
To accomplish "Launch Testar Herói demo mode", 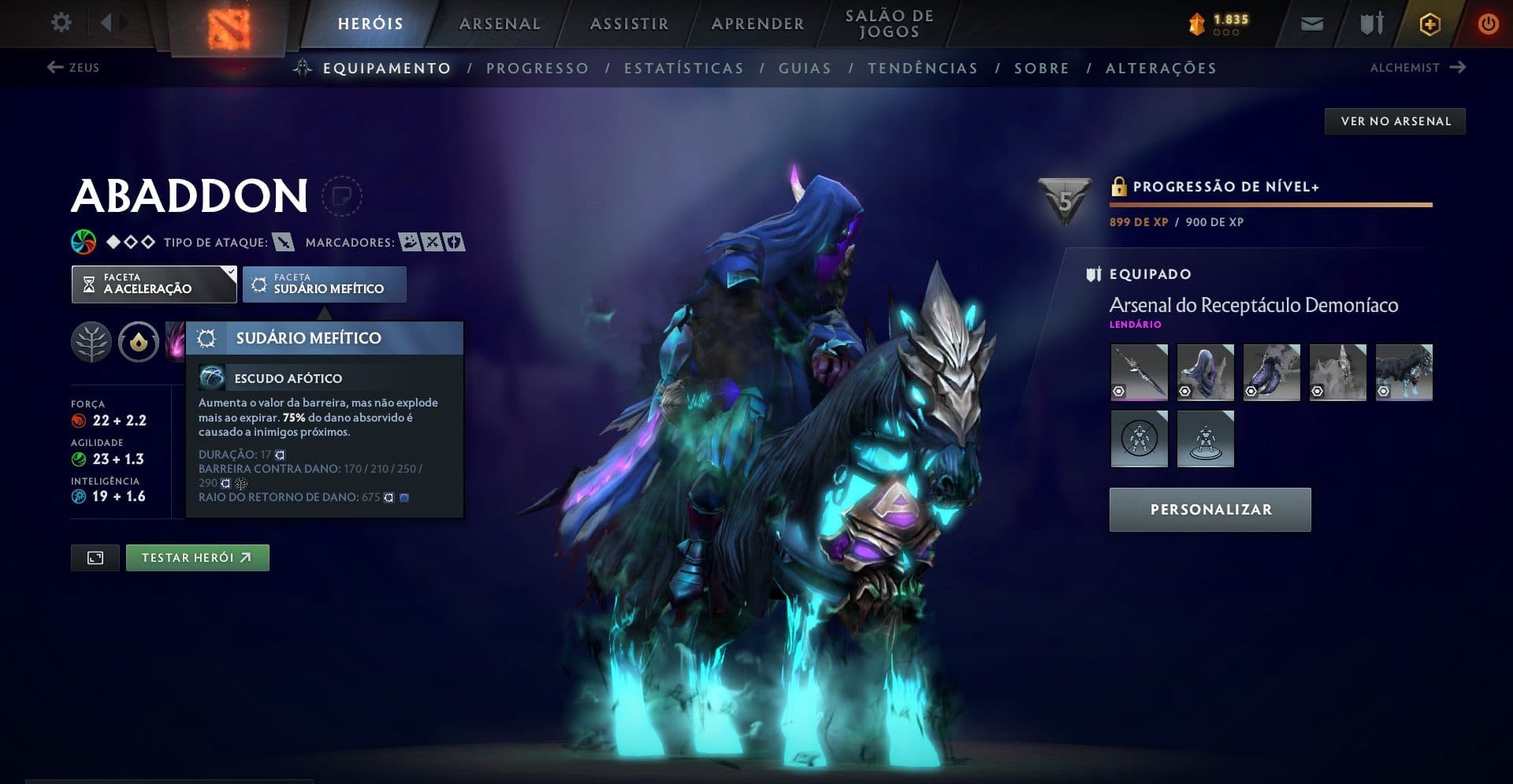I will click(197, 558).
